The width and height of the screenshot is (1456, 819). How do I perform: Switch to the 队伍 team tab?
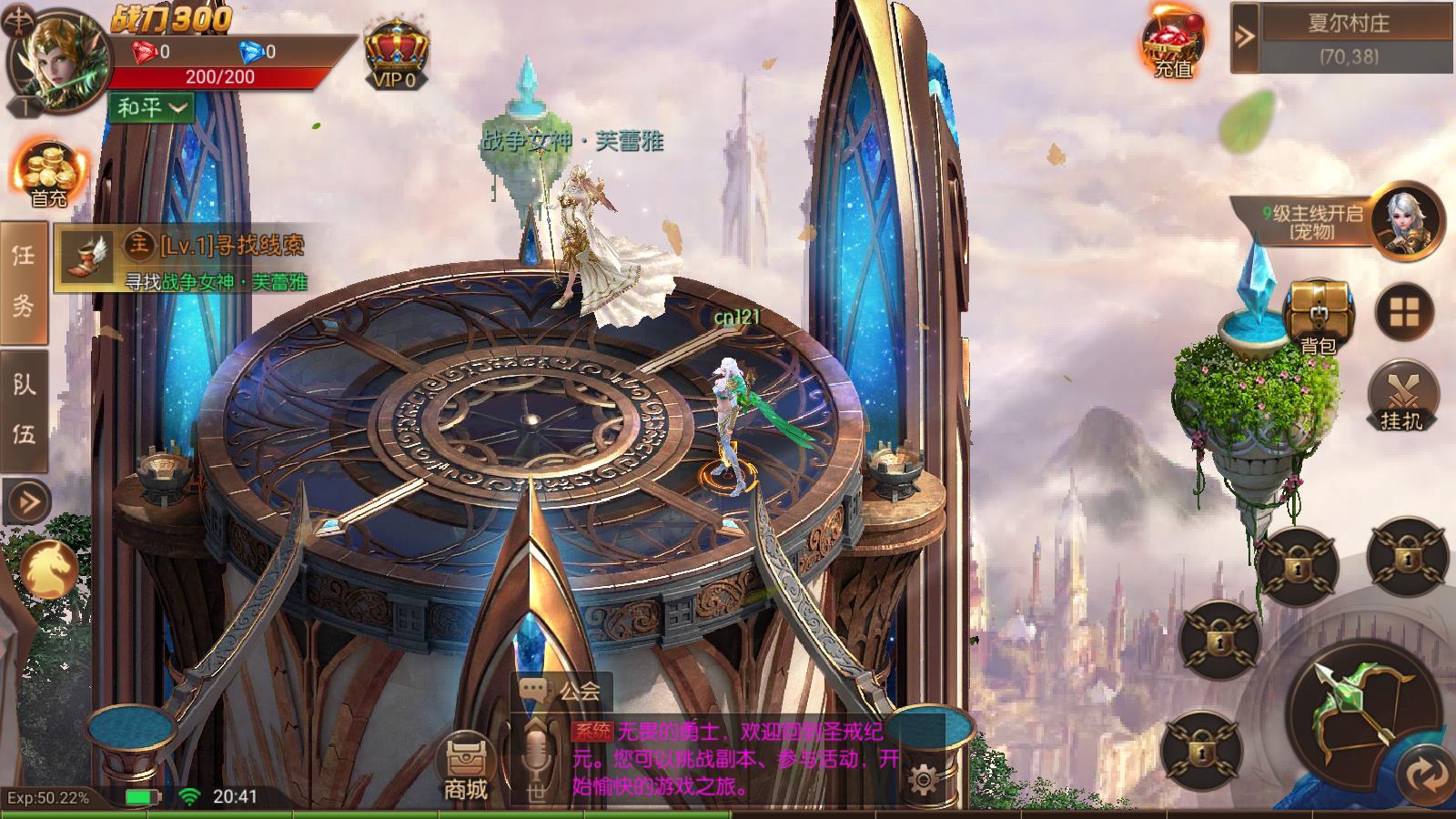pos(24,409)
